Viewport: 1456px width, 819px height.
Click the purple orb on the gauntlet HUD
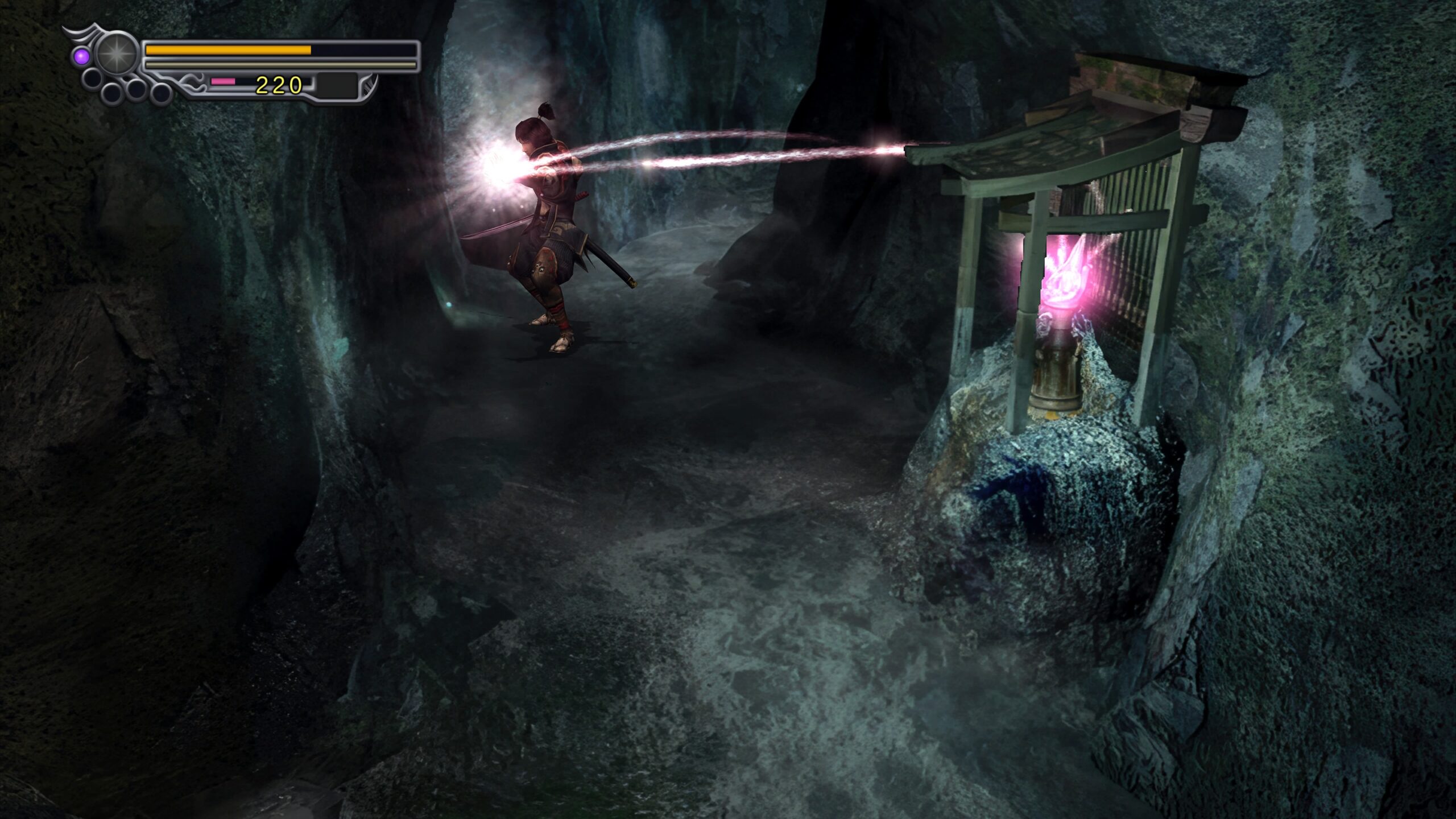(x=82, y=56)
